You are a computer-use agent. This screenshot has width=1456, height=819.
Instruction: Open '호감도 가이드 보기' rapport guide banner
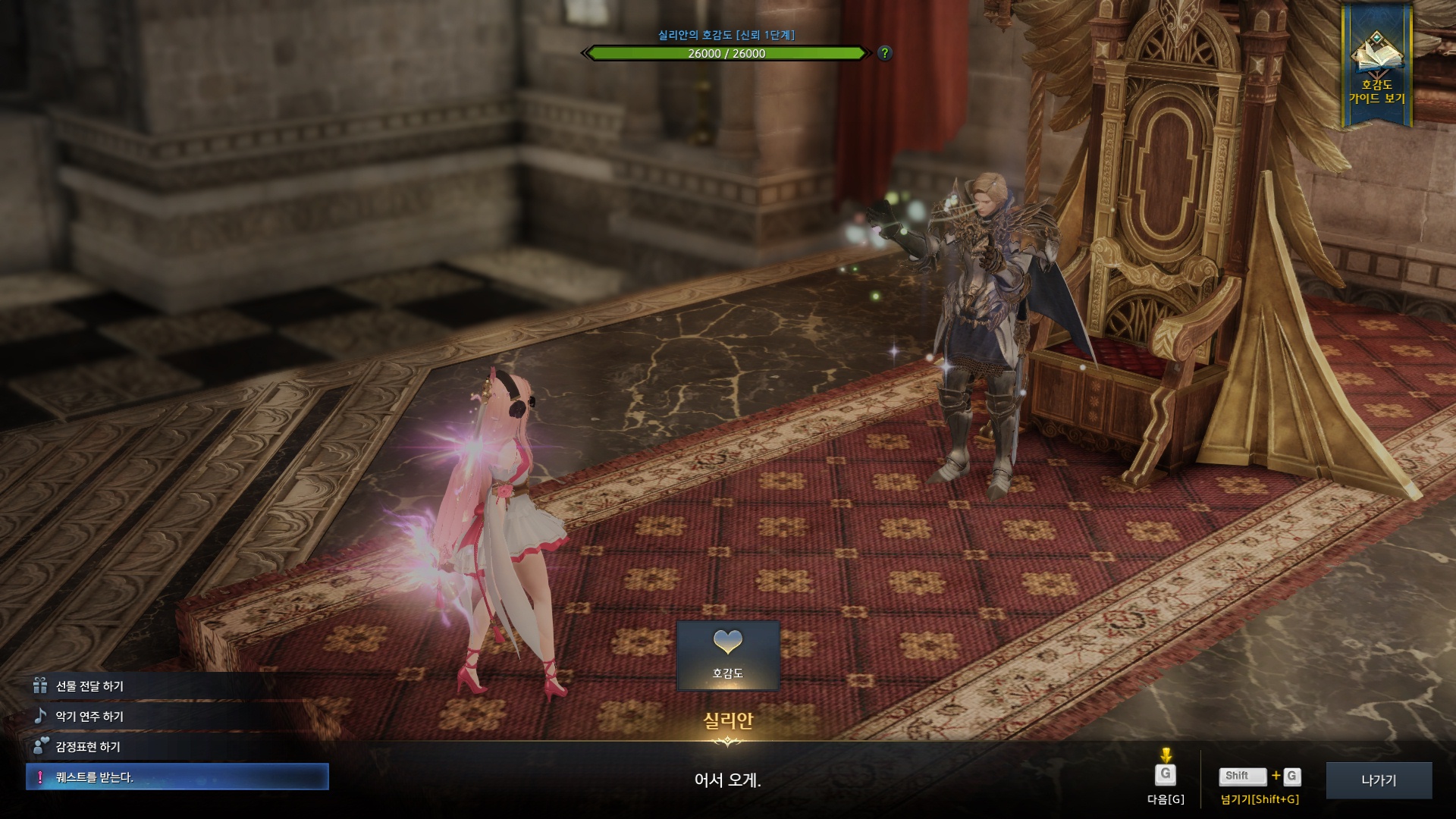(x=1376, y=67)
